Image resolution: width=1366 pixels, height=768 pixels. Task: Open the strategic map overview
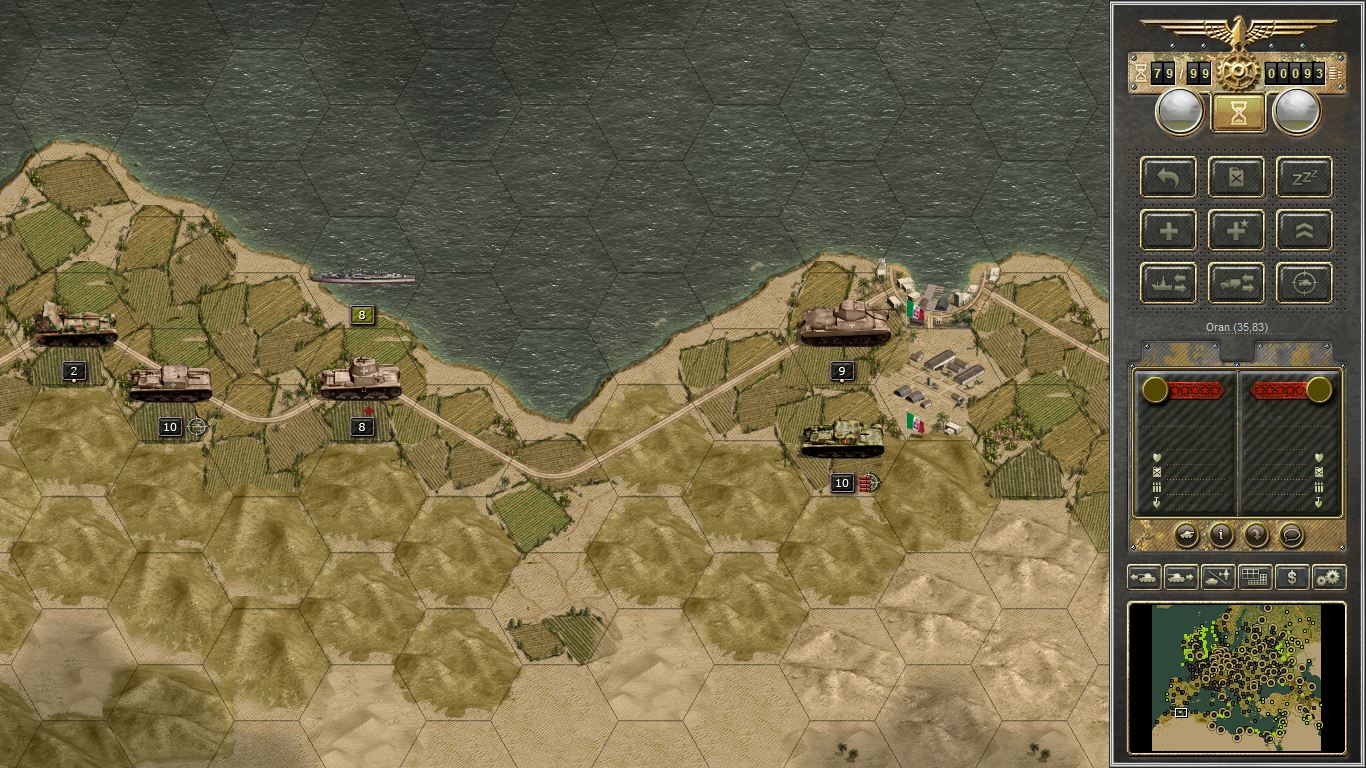coord(1253,577)
